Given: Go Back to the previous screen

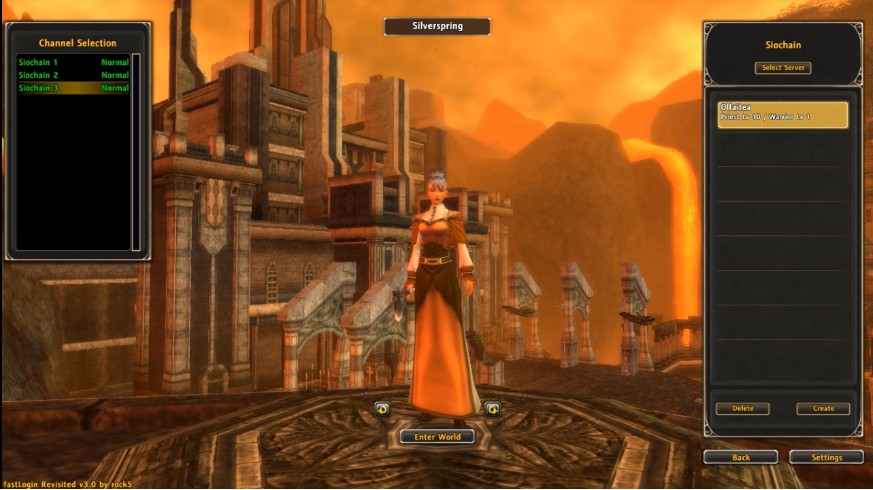Looking at the screenshot, I should pyautogui.click(x=740, y=457).
